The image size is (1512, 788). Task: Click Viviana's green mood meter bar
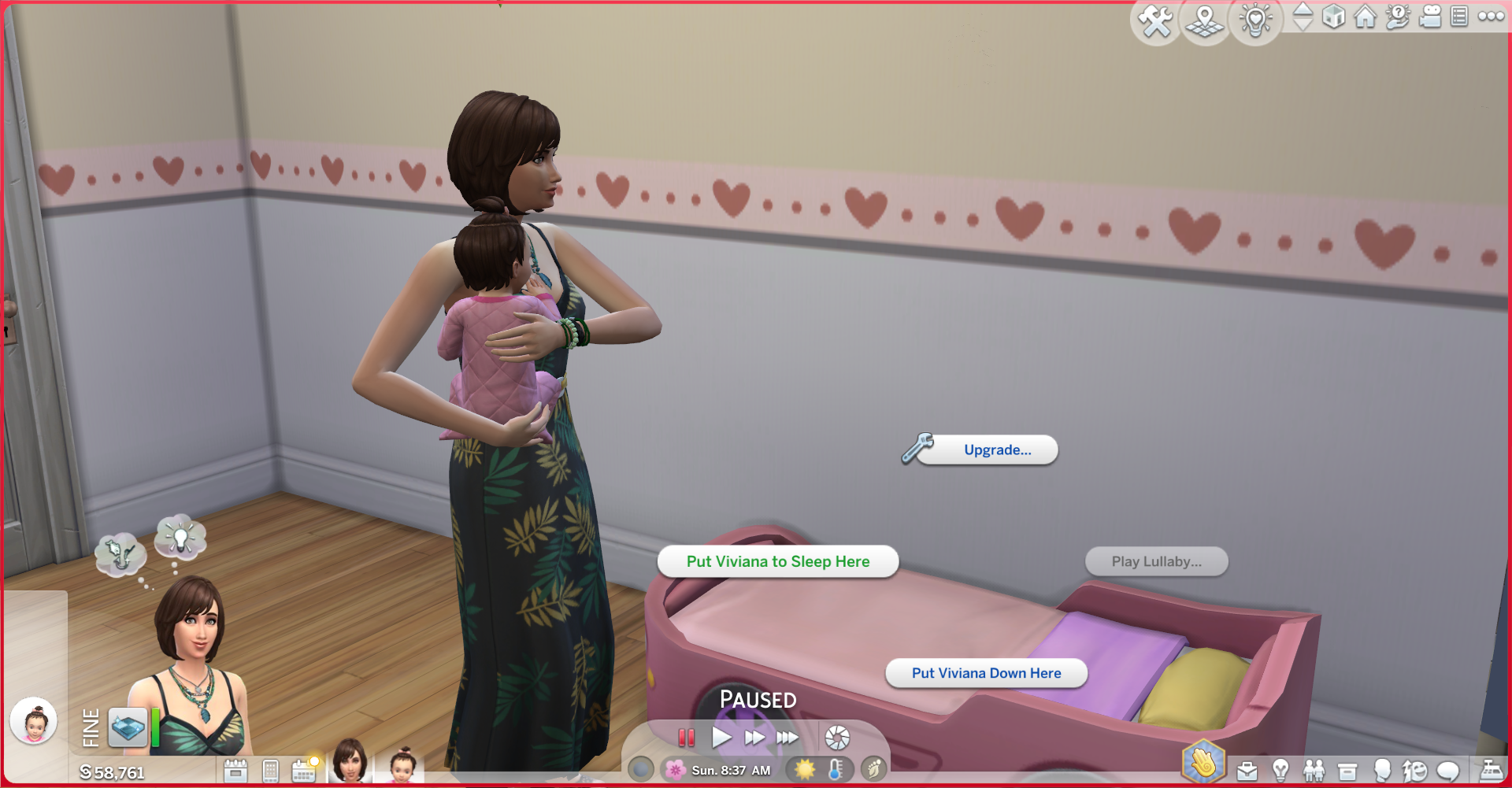(x=155, y=728)
